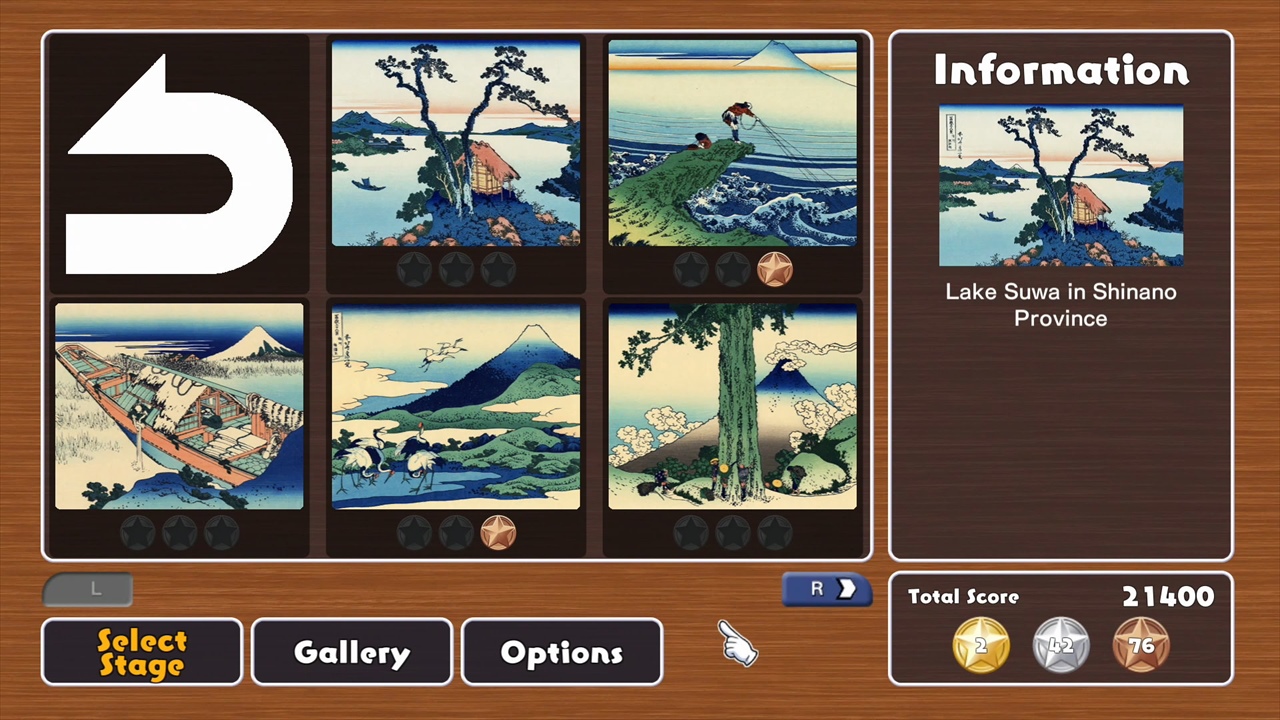This screenshot has height=720, width=1280.
Task: Click the chevron arrow inside the R button
Action: pos(848,589)
